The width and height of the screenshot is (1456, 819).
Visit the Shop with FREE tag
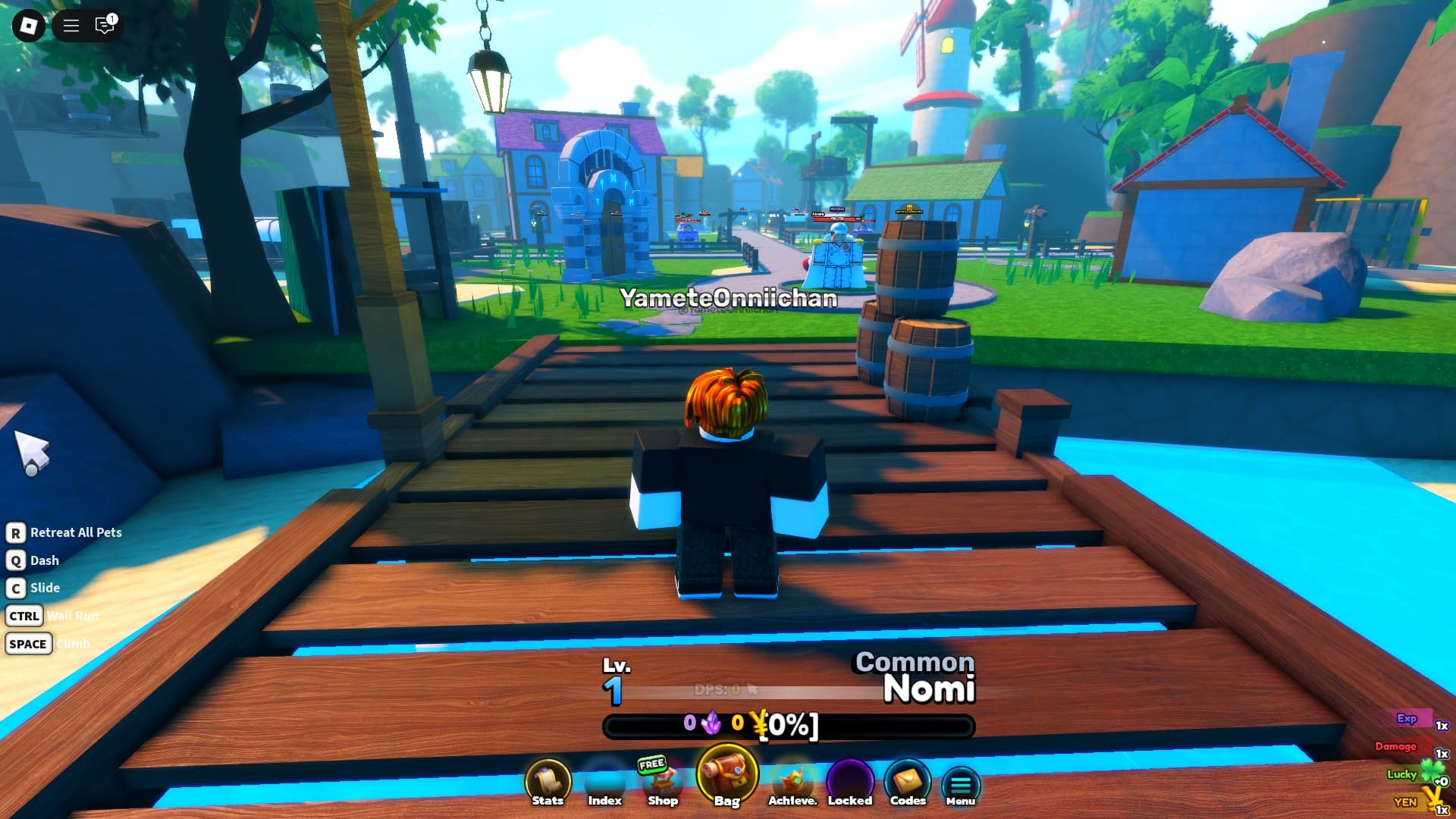pos(662,783)
